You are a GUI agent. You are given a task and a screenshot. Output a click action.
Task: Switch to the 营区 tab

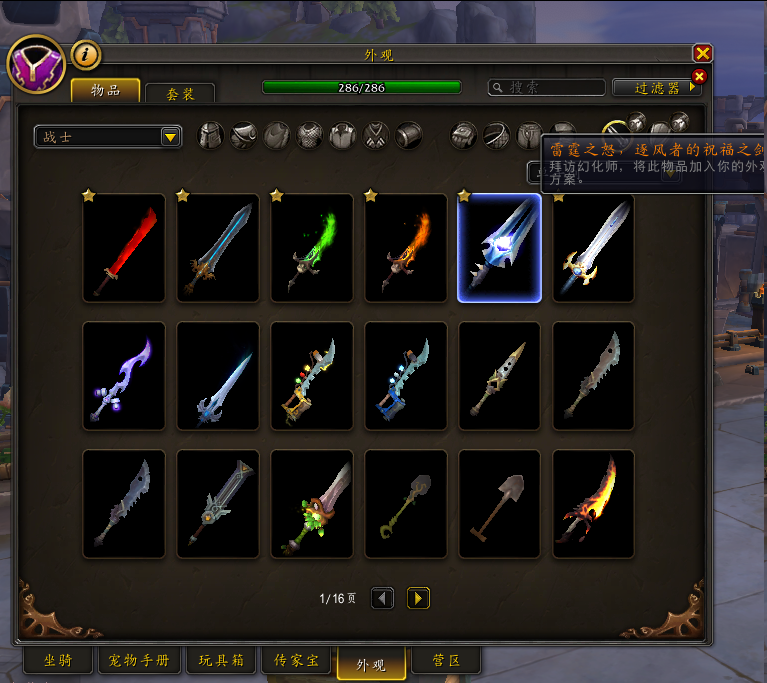pos(446,661)
